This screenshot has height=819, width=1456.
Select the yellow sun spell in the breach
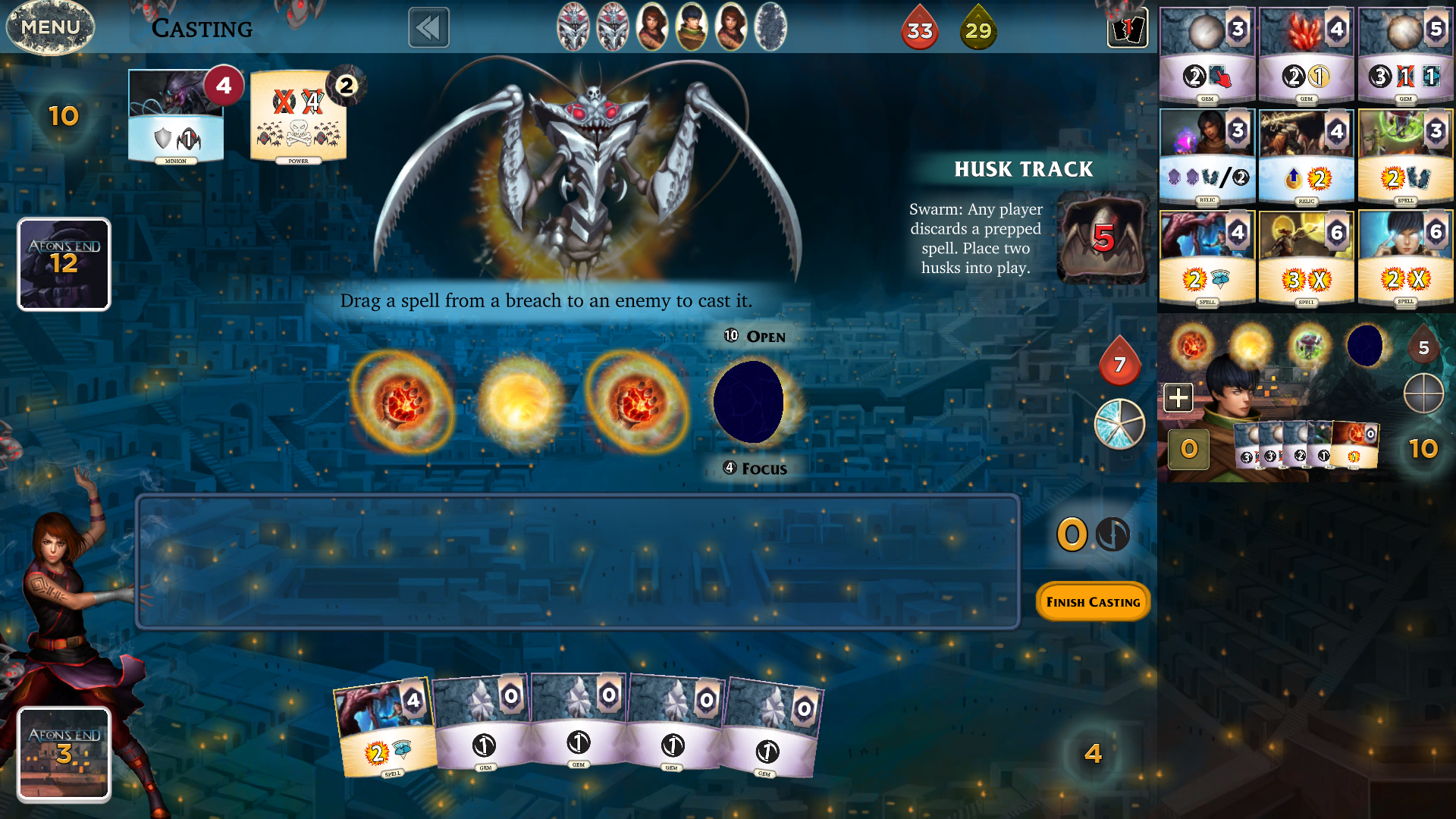coord(520,401)
